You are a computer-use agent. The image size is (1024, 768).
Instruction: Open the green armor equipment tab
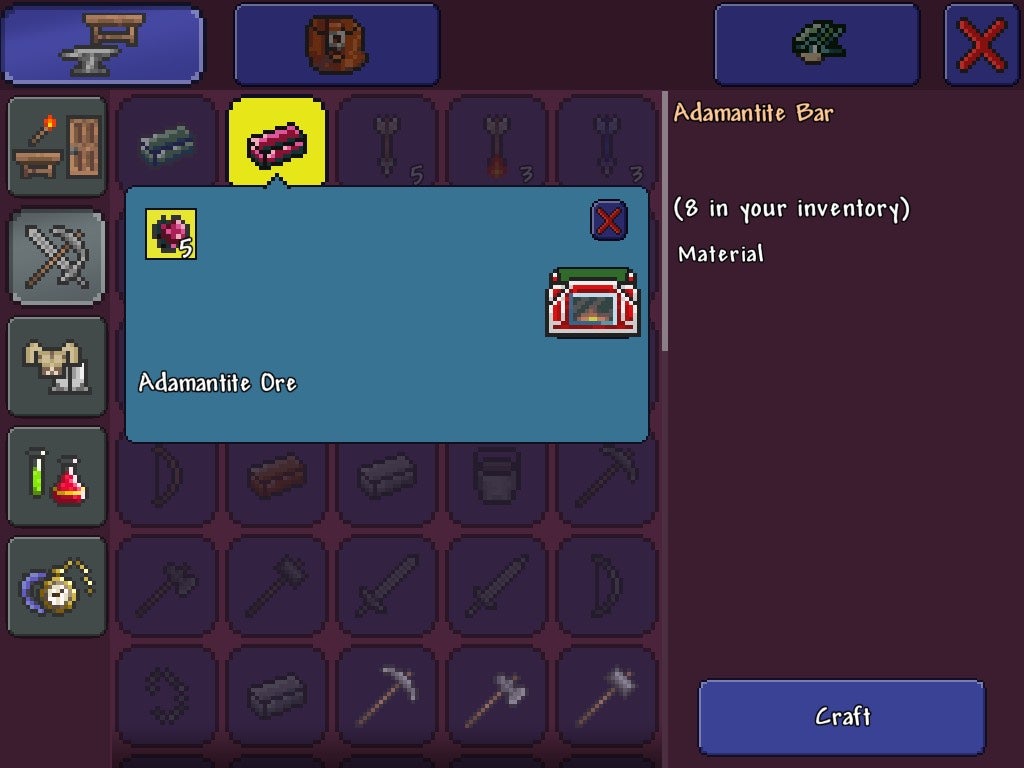point(816,45)
